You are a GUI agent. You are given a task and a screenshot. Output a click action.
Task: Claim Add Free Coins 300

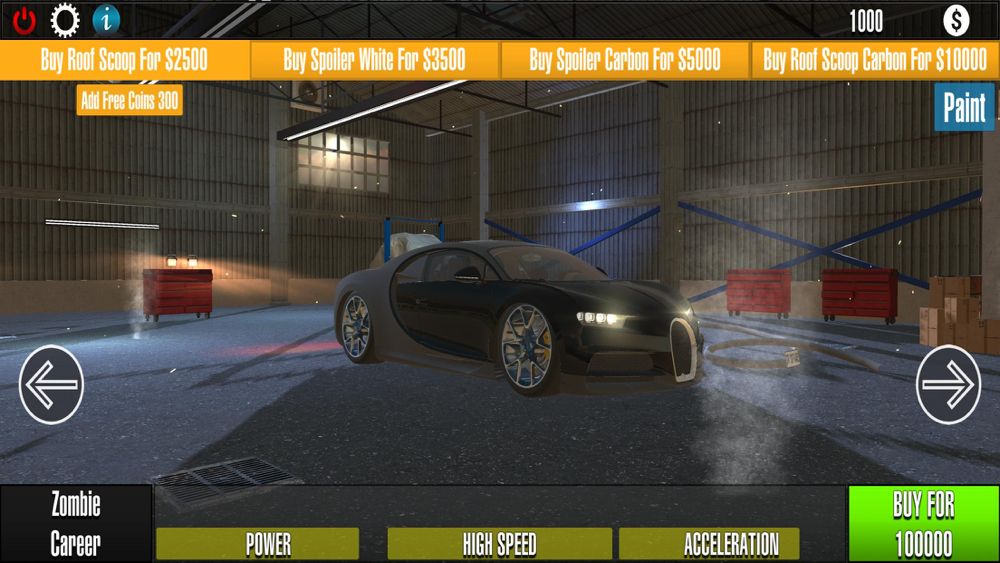130,100
